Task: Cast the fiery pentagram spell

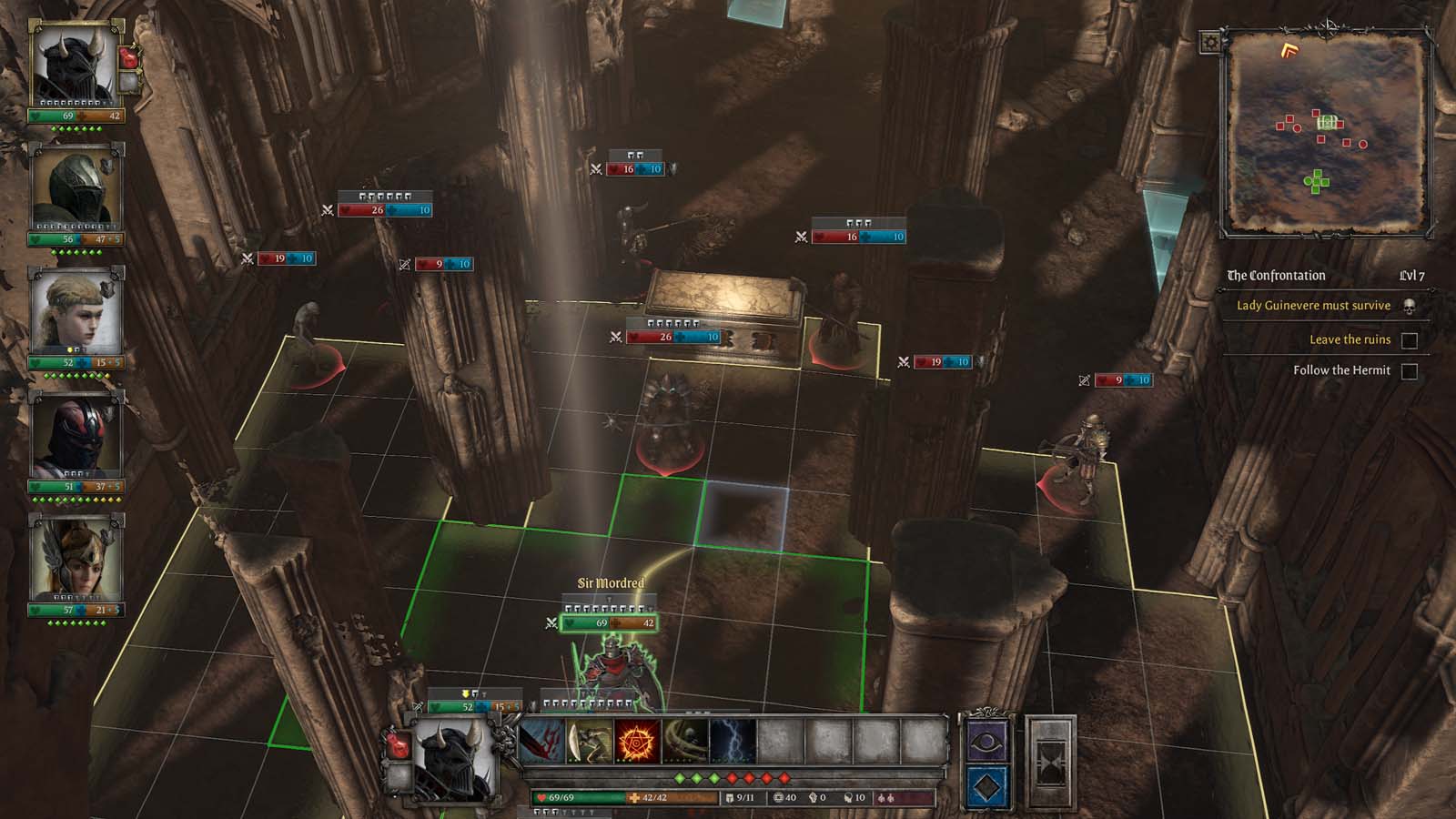Action: (637, 742)
